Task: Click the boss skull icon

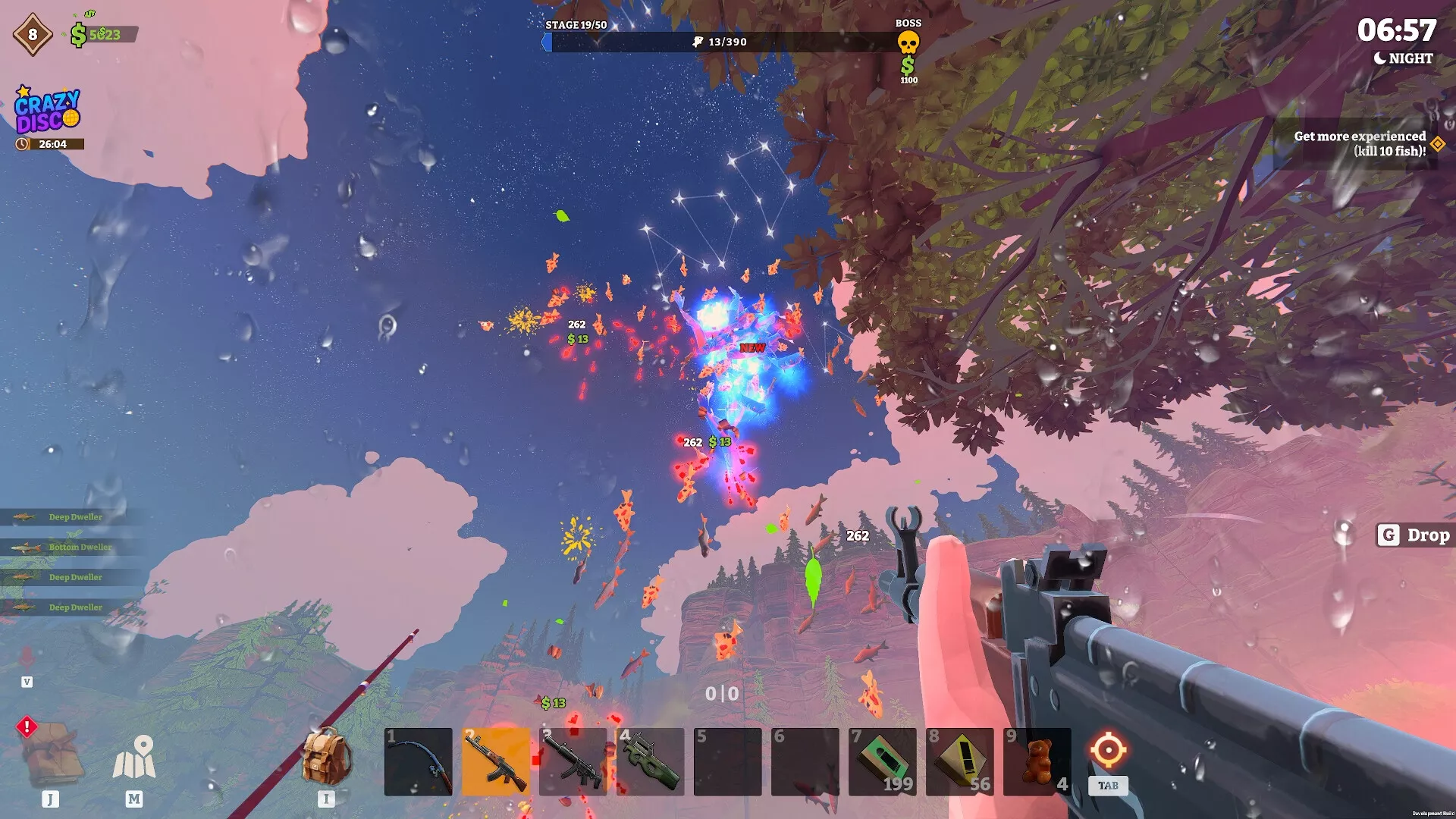Action: (908, 42)
